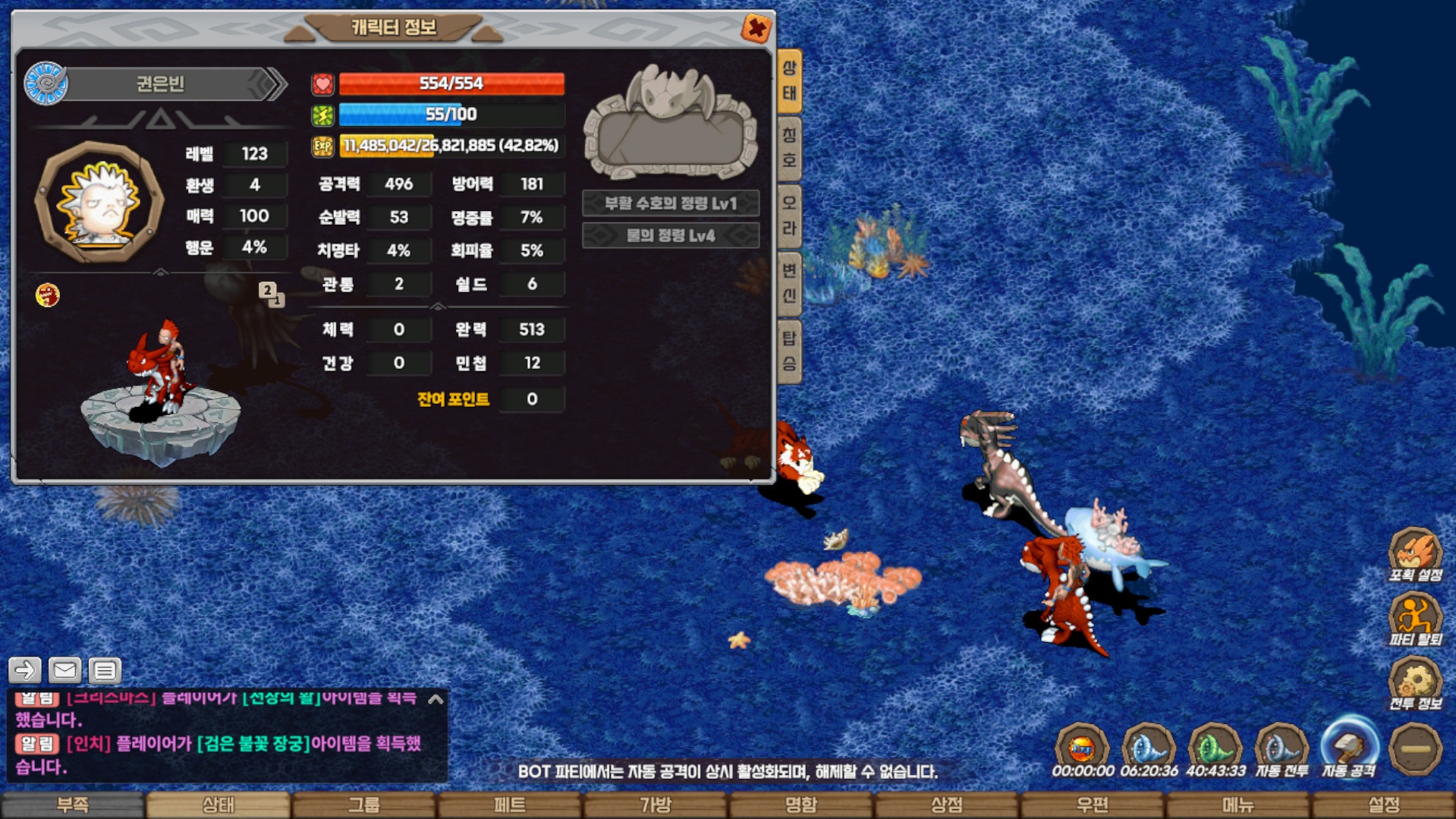The width and height of the screenshot is (1456, 819).
Task: Open the 페트 menu
Action: (x=510, y=805)
